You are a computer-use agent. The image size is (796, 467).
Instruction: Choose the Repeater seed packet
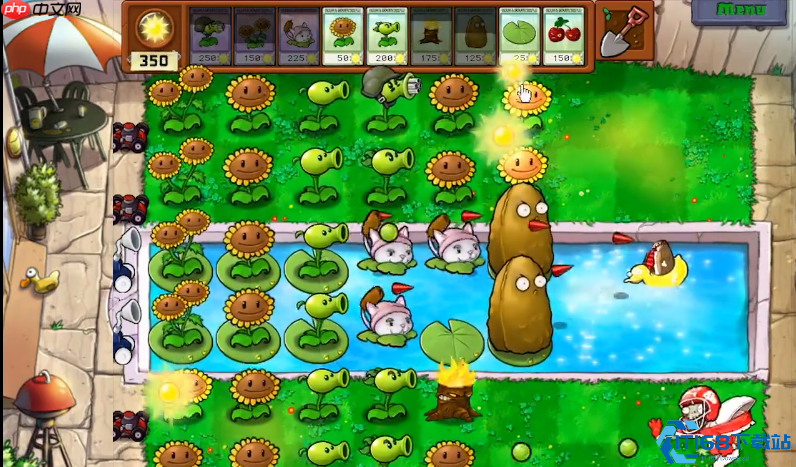pos(387,37)
